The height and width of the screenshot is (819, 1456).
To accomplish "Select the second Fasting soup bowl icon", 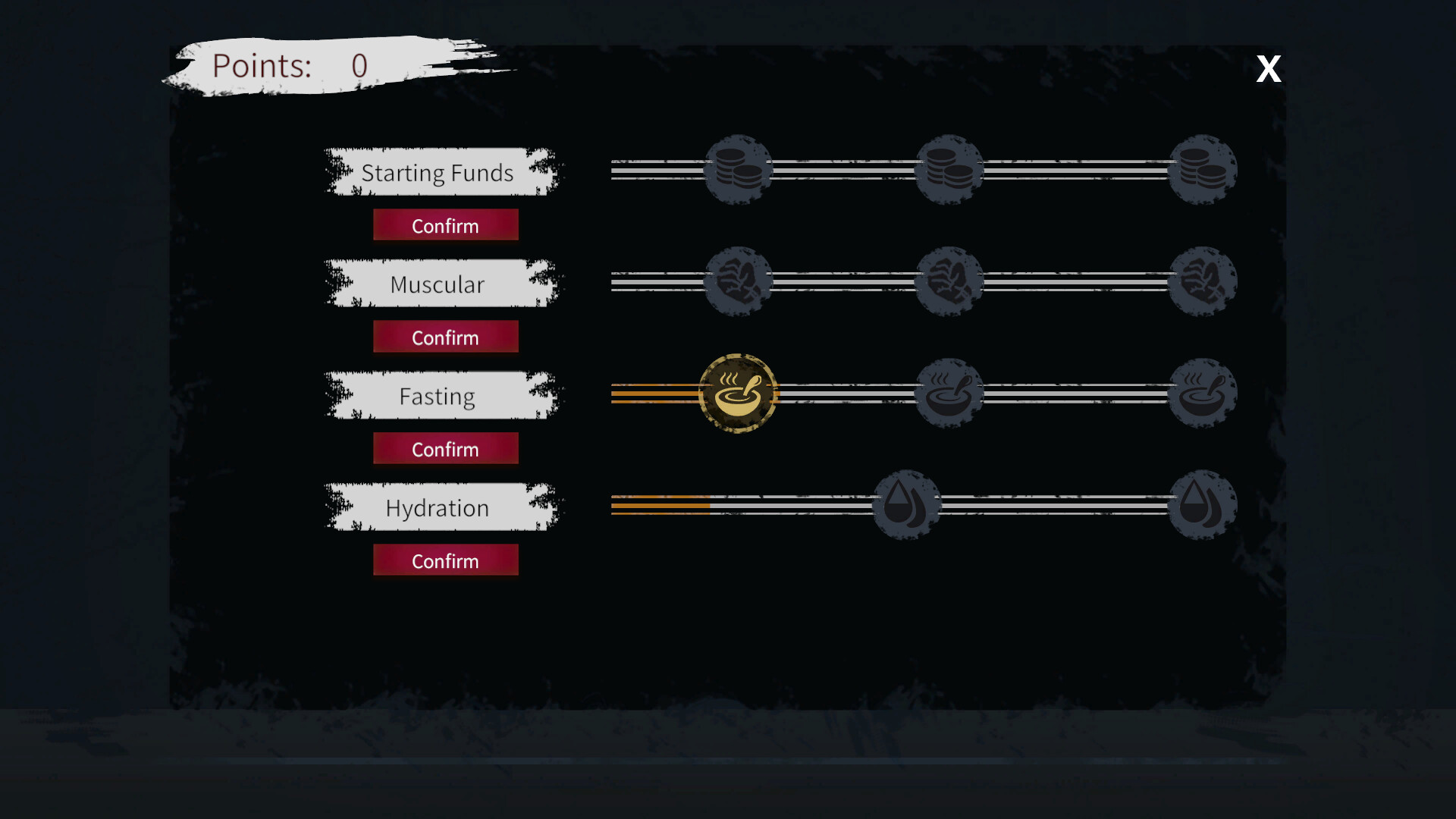I will 950,393.
